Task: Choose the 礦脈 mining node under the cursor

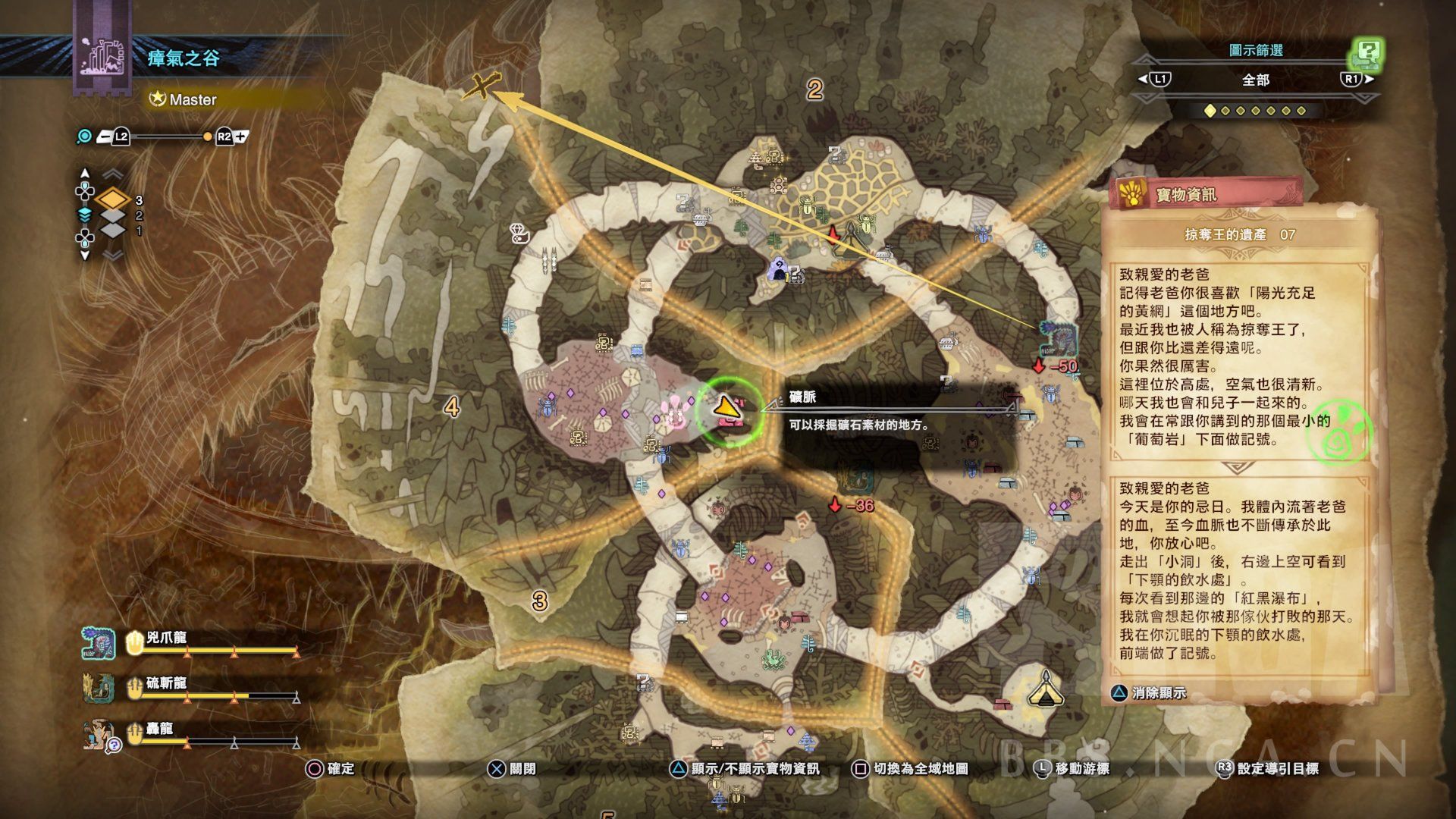Action: tap(728, 409)
